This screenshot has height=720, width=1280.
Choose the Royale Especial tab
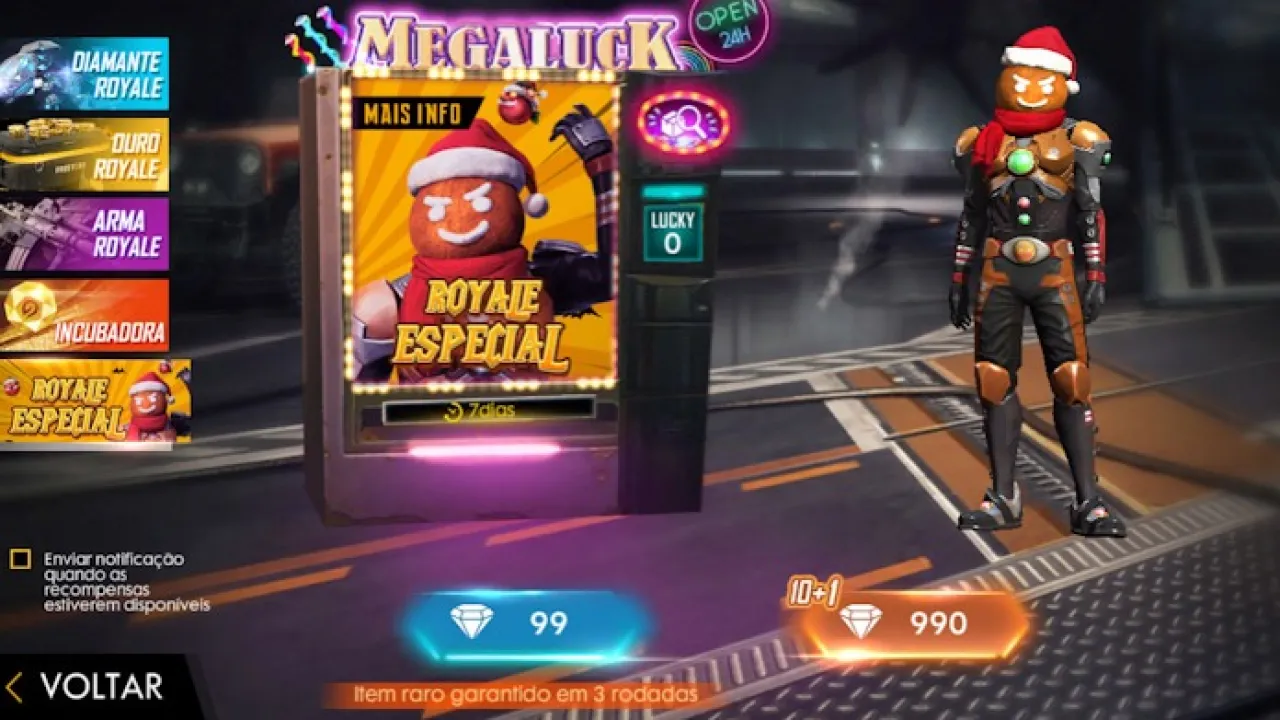click(95, 400)
